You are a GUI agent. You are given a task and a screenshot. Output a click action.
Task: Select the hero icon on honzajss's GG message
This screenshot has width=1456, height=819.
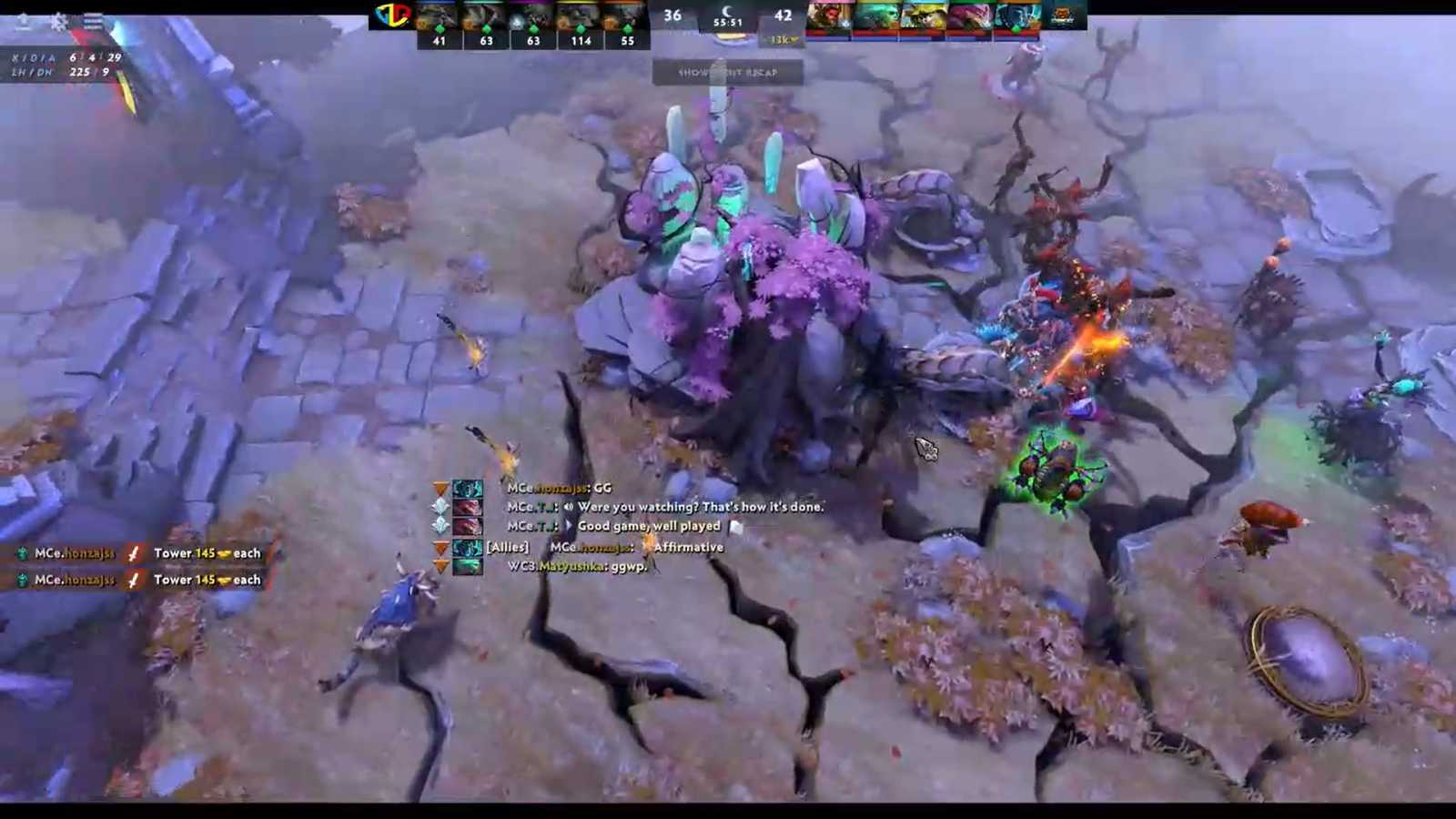pyautogui.click(x=468, y=488)
